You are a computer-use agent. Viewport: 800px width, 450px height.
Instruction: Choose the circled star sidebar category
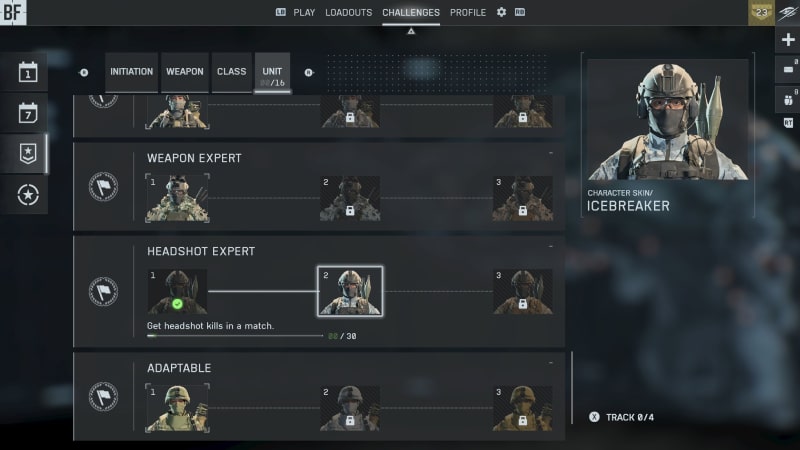click(28, 195)
